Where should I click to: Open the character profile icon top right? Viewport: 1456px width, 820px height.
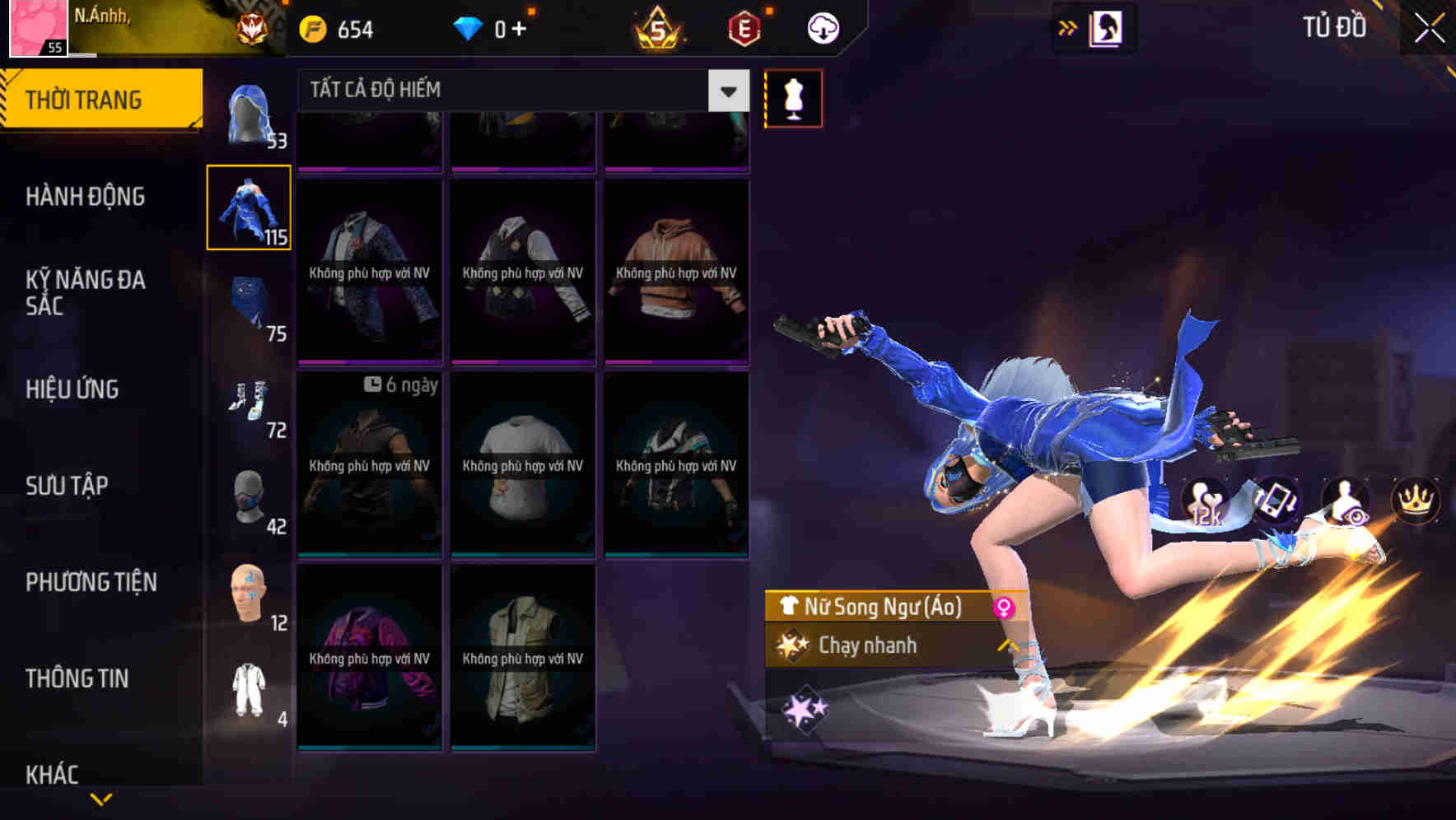click(x=1108, y=27)
